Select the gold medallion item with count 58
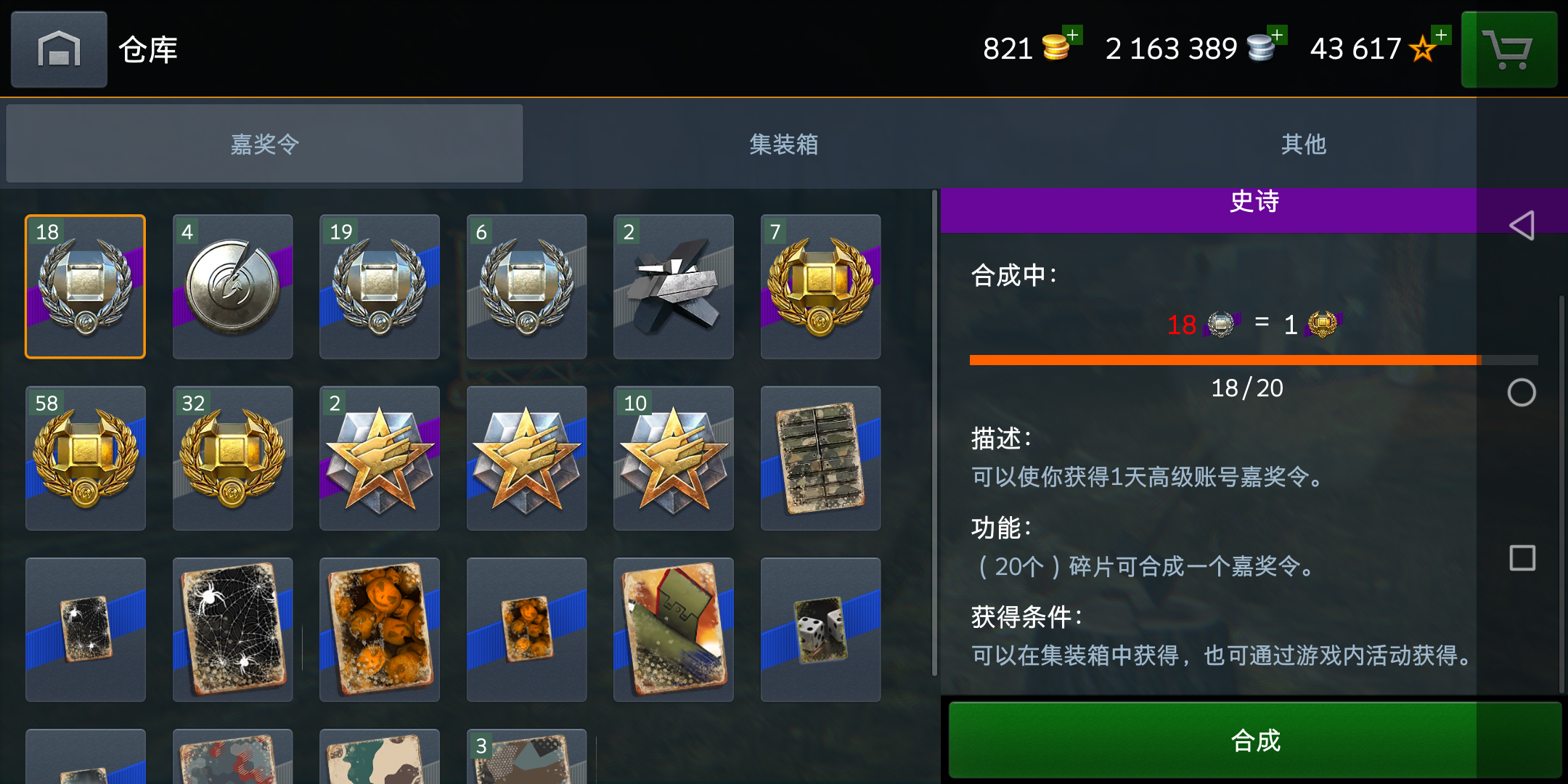Screen dimensions: 1568x784 click(85, 458)
